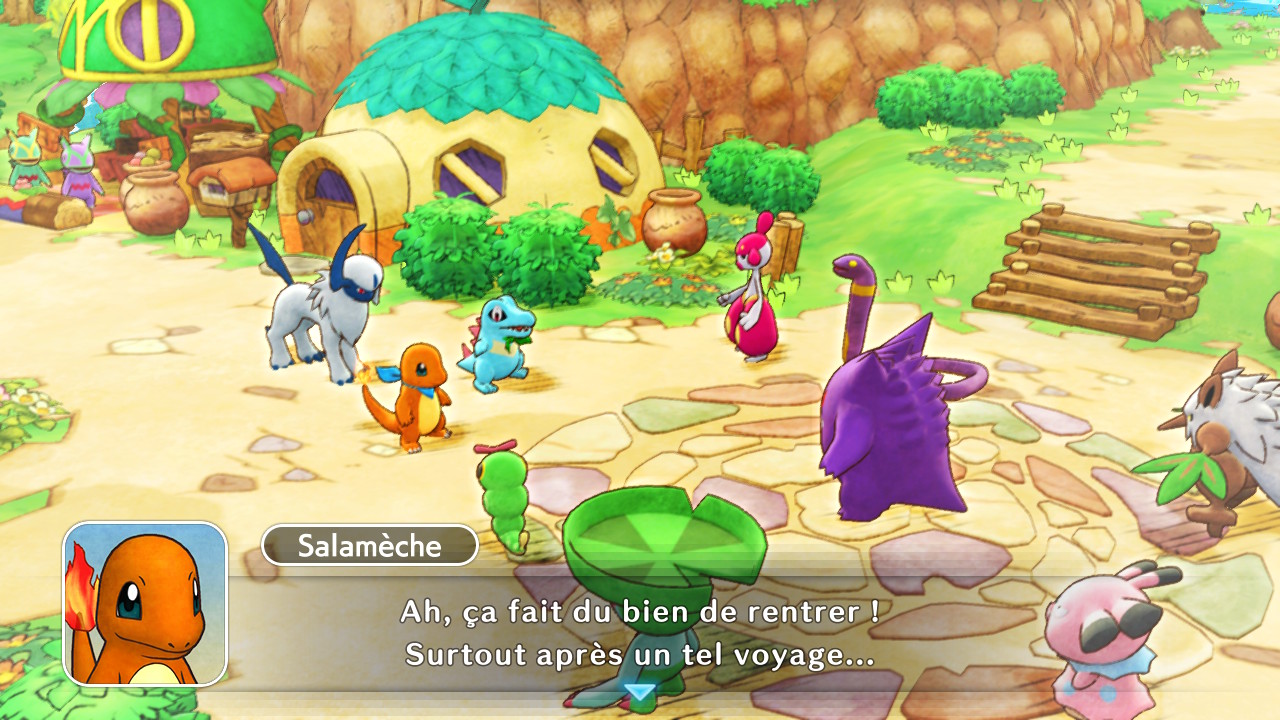
Task: Advance dialogue with the blue arrow indicator
Action: (639, 692)
